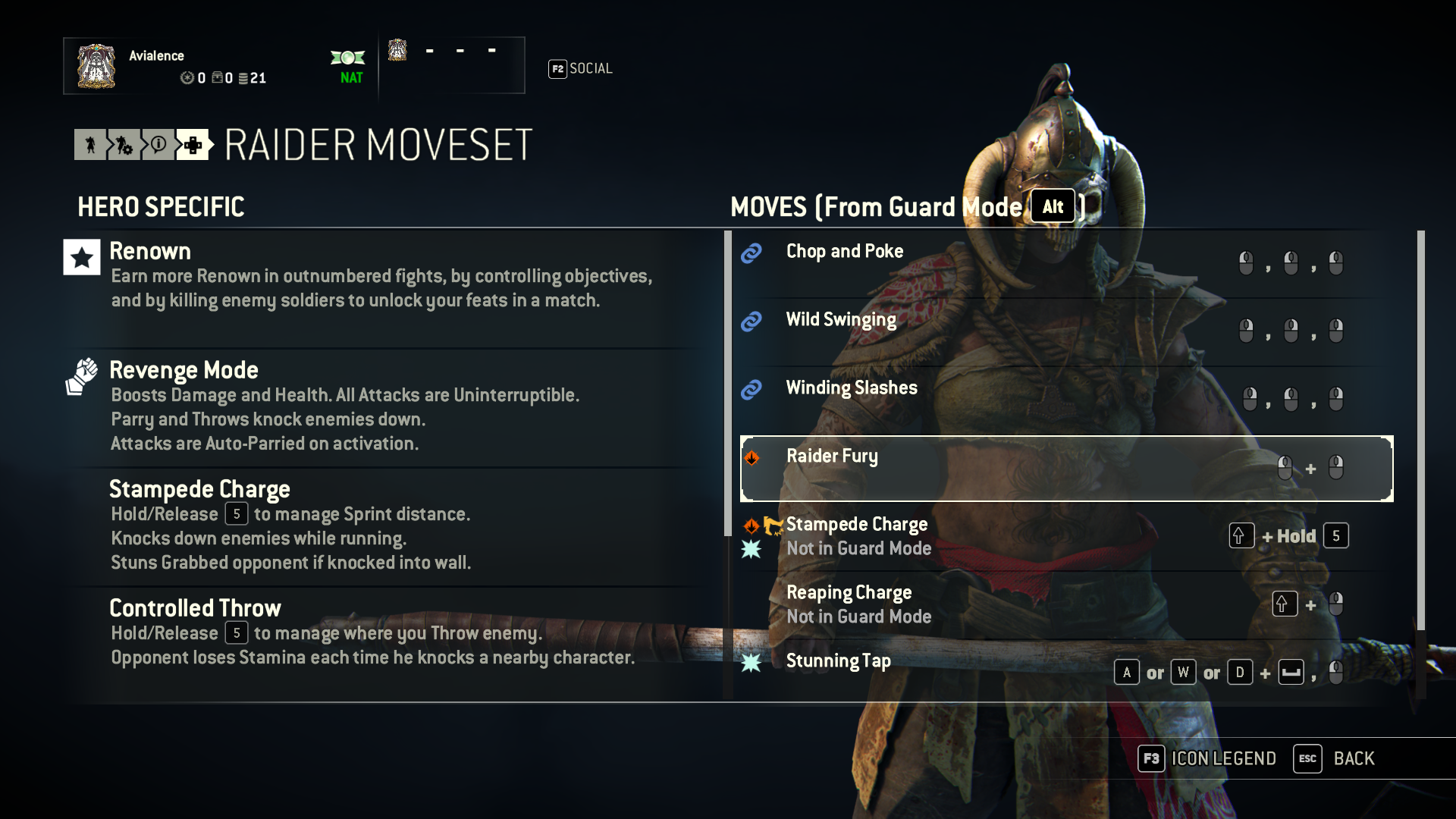Image resolution: width=1456 pixels, height=819 pixels.
Task: Click the info bubble tab icon
Action: coord(158,146)
